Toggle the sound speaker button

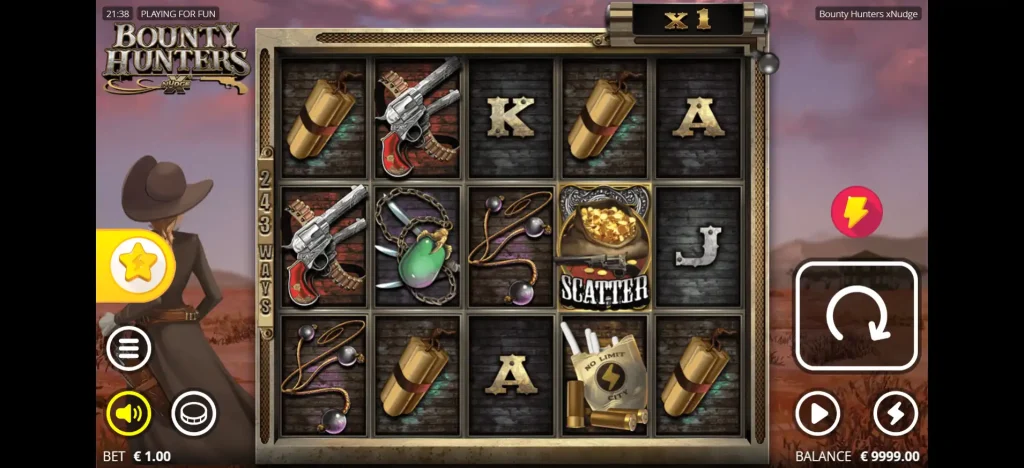point(129,412)
